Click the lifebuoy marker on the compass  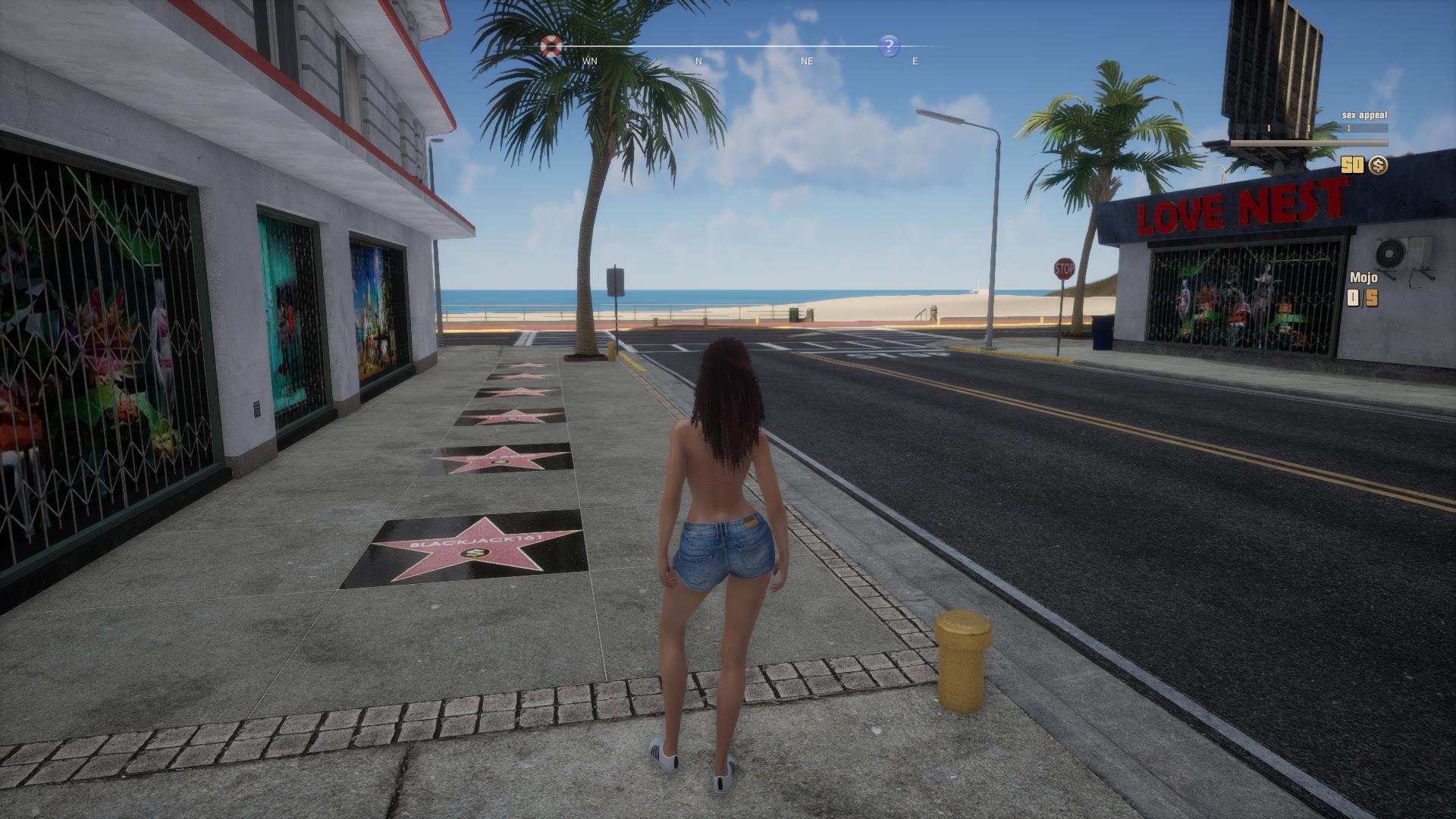pos(550,45)
